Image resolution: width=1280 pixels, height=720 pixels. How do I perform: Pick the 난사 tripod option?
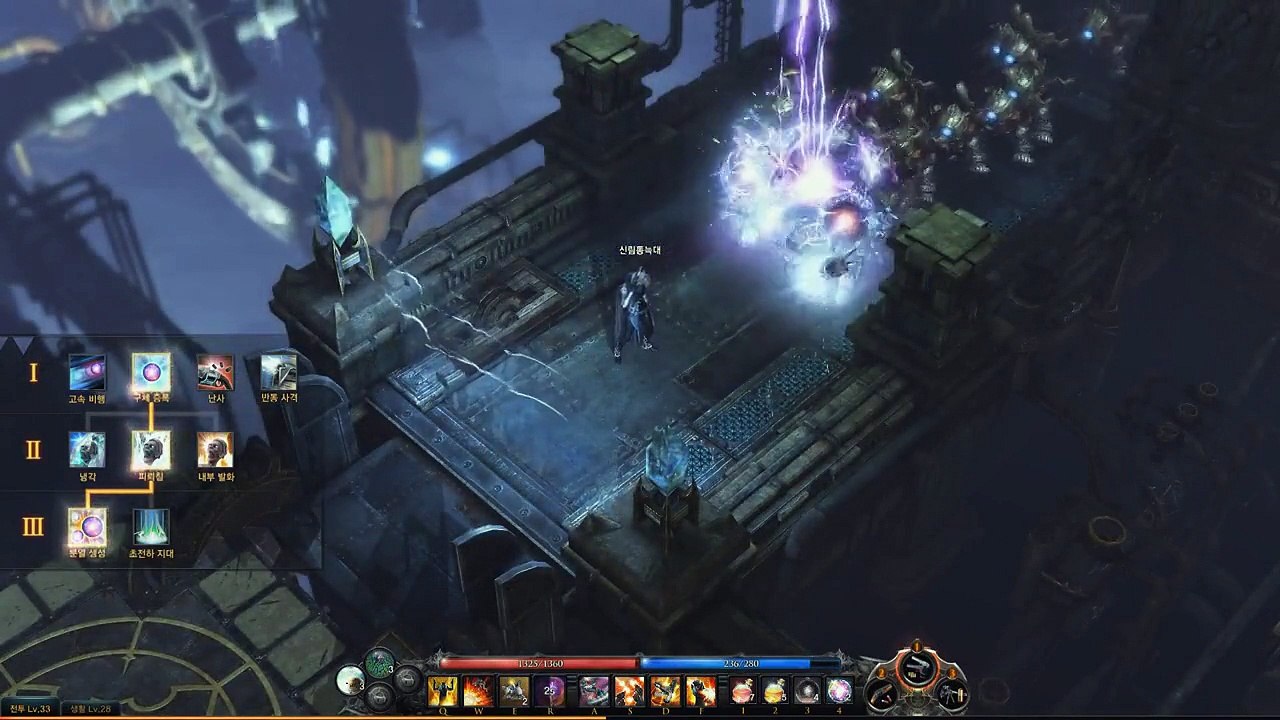pos(215,372)
